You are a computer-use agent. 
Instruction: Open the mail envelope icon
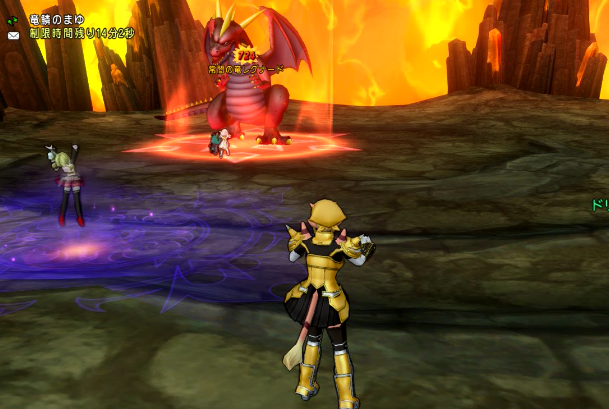tap(13, 34)
